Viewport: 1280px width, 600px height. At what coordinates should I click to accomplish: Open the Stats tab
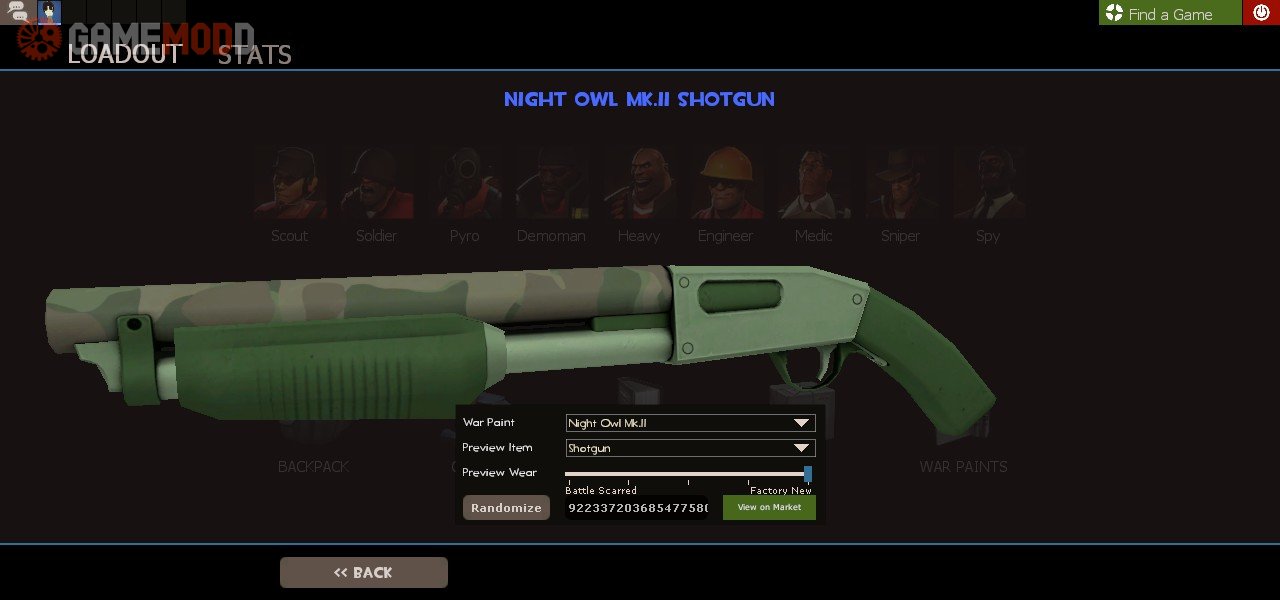click(254, 54)
